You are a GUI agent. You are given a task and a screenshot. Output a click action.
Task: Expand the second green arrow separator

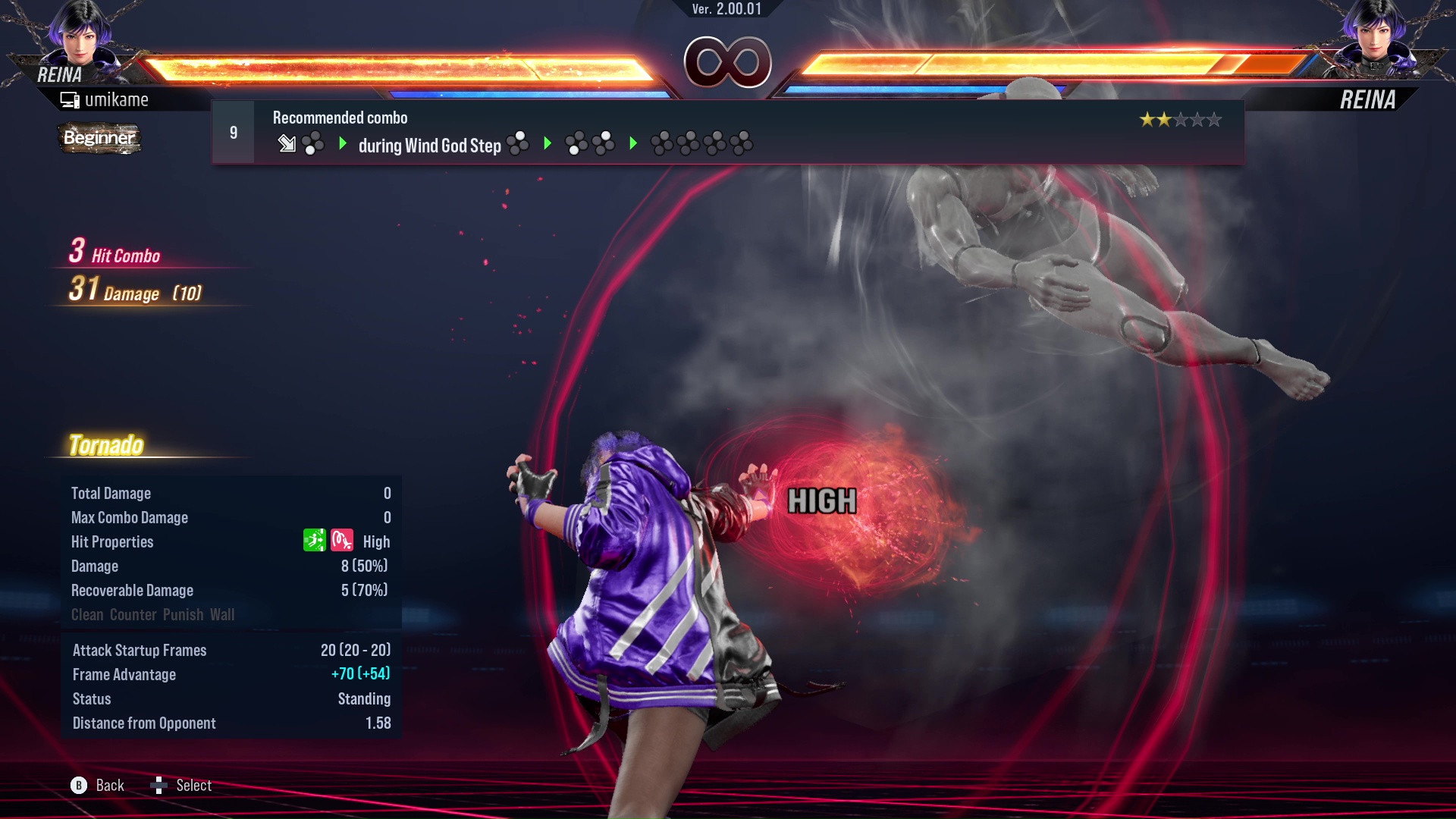[548, 144]
